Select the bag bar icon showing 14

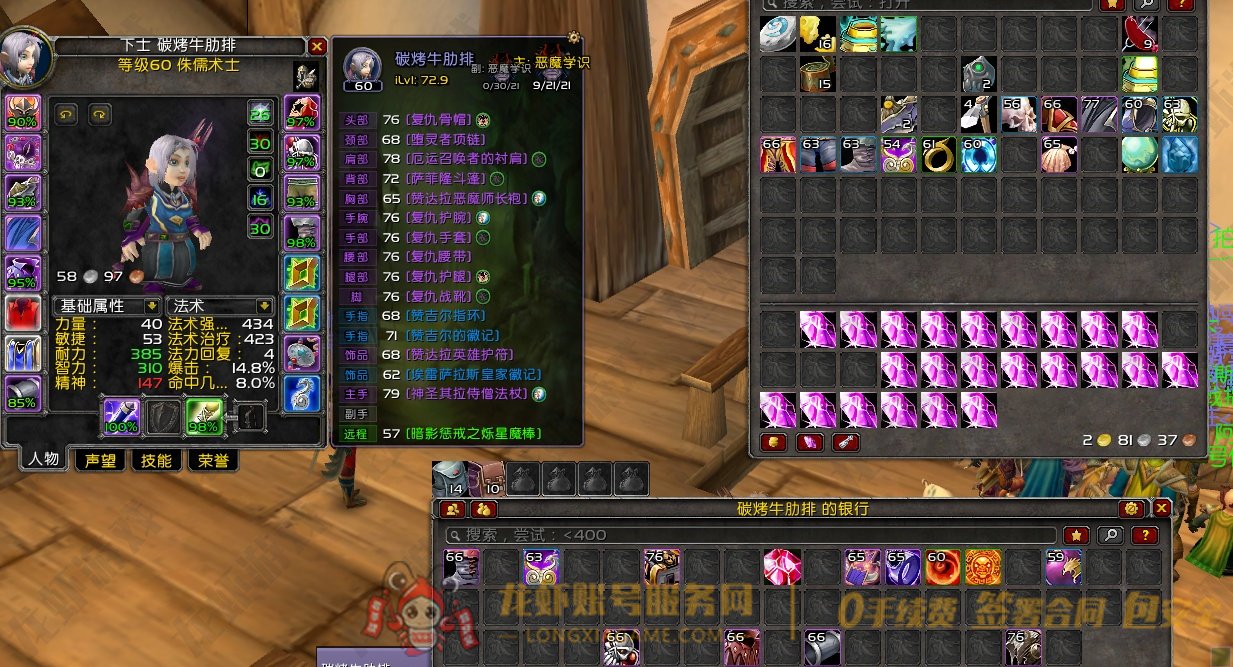pyautogui.click(x=448, y=479)
